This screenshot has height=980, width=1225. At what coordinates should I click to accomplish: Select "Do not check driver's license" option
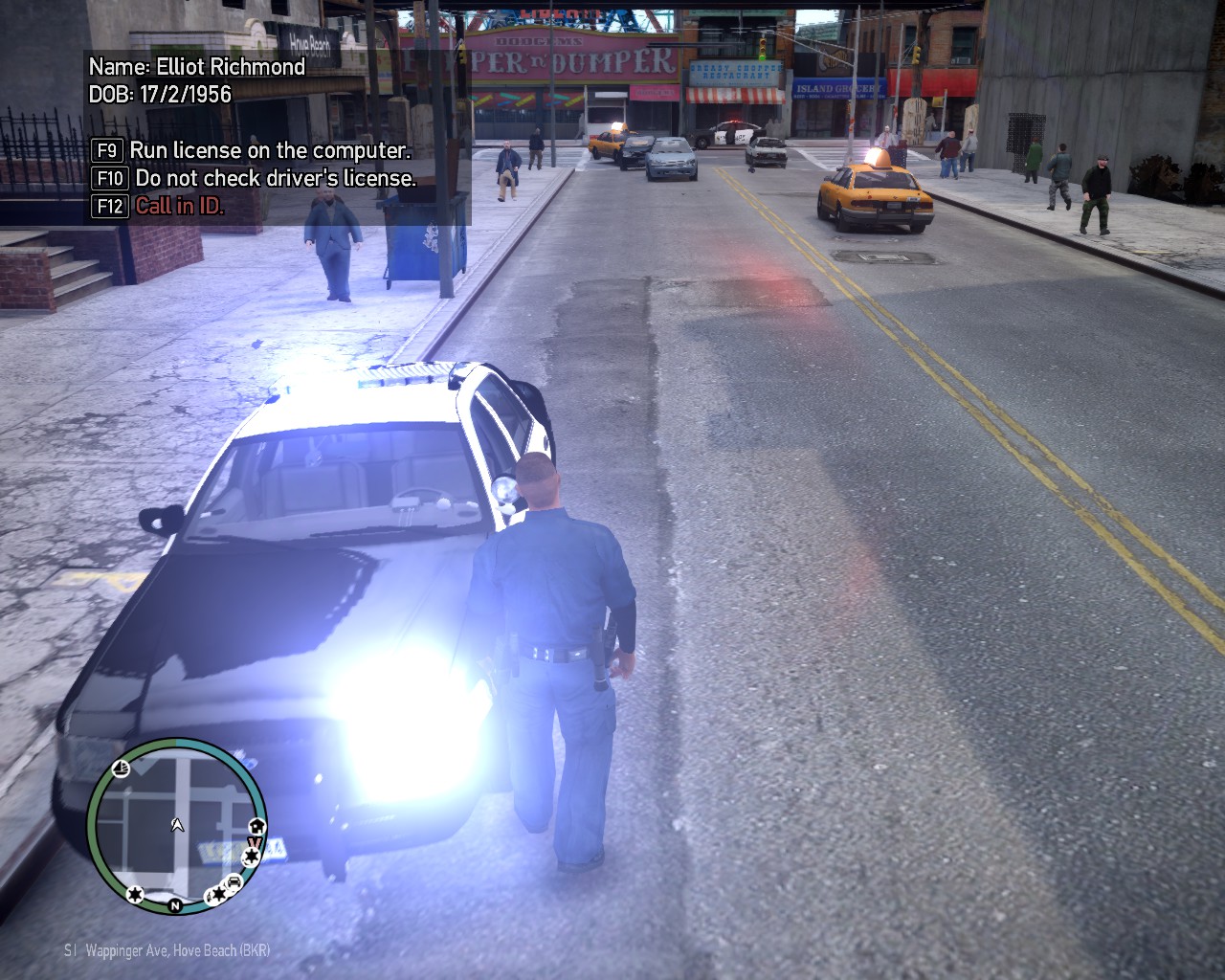276,178
